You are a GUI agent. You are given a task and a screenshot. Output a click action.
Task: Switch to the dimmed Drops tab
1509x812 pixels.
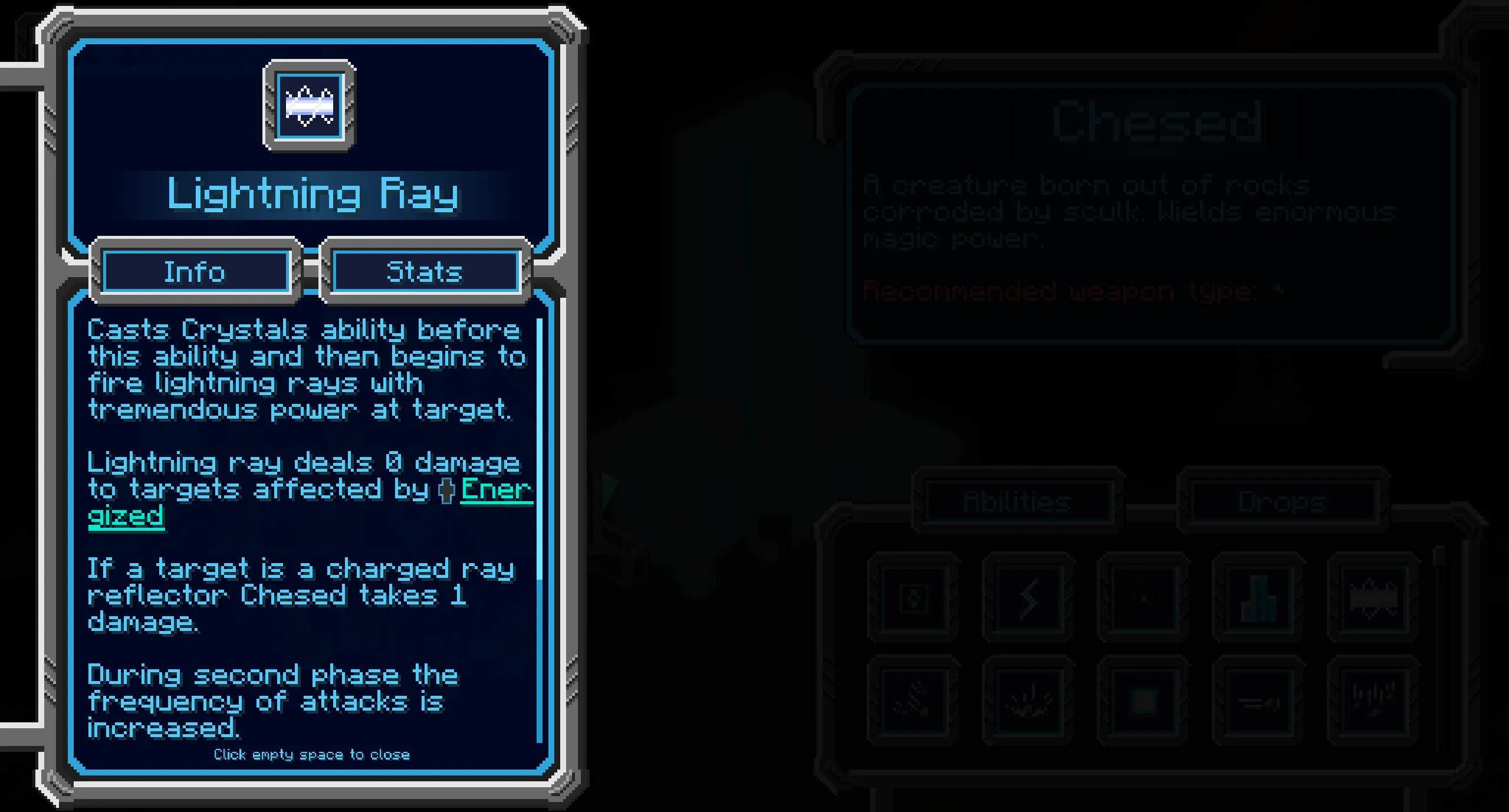(1281, 502)
